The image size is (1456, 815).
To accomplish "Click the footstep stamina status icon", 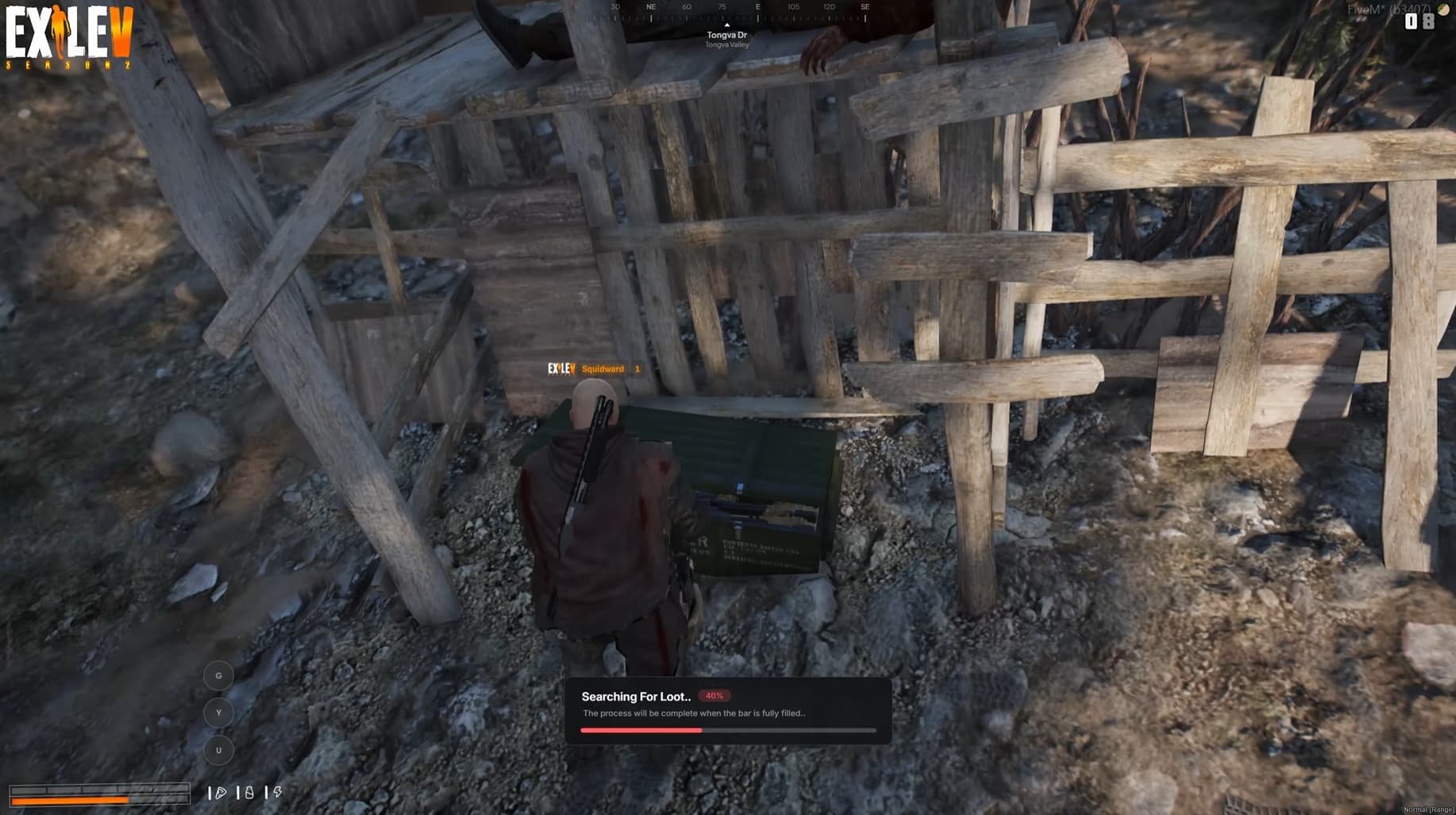I will tap(221, 792).
